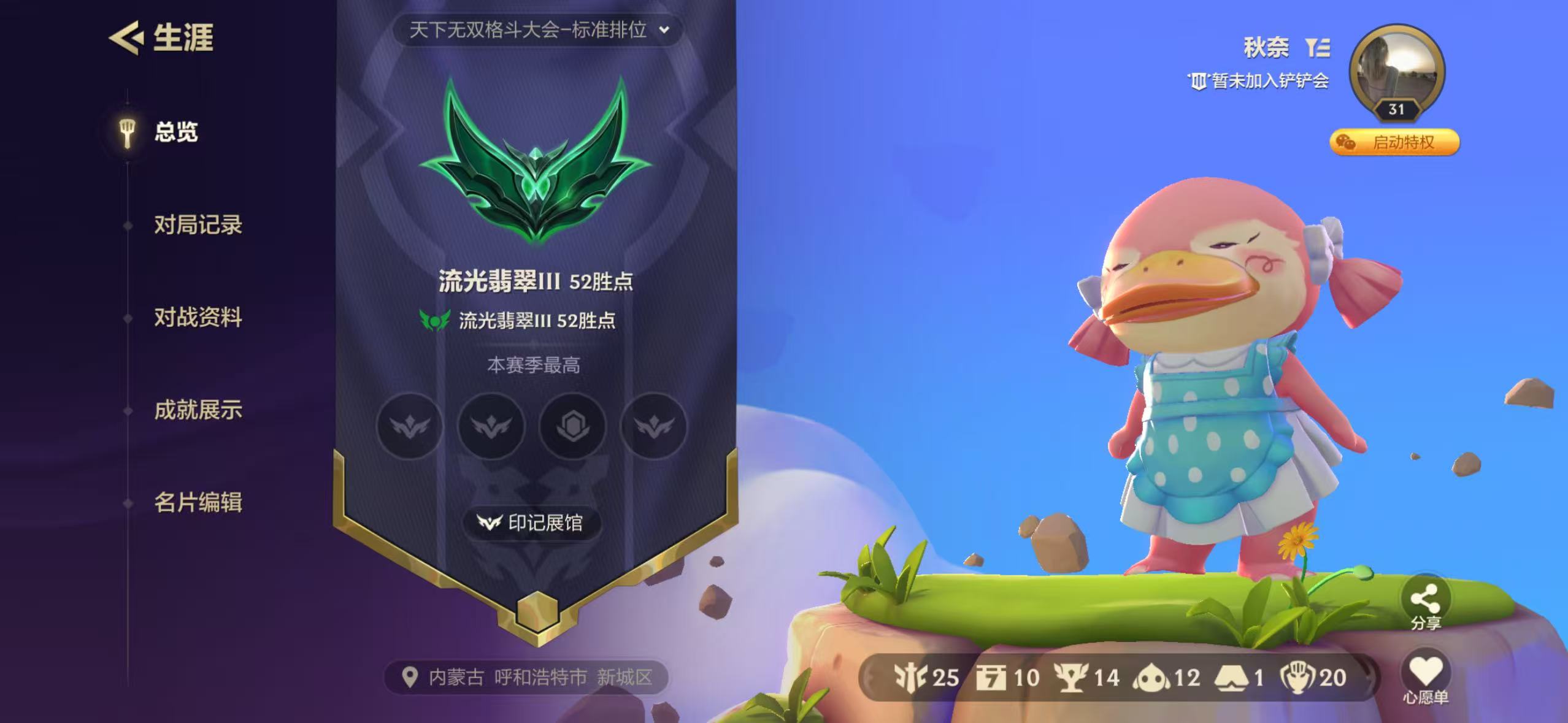Switch to the 成就展示 tab
Screen dimensions: 1568x723
pyautogui.click(x=199, y=411)
